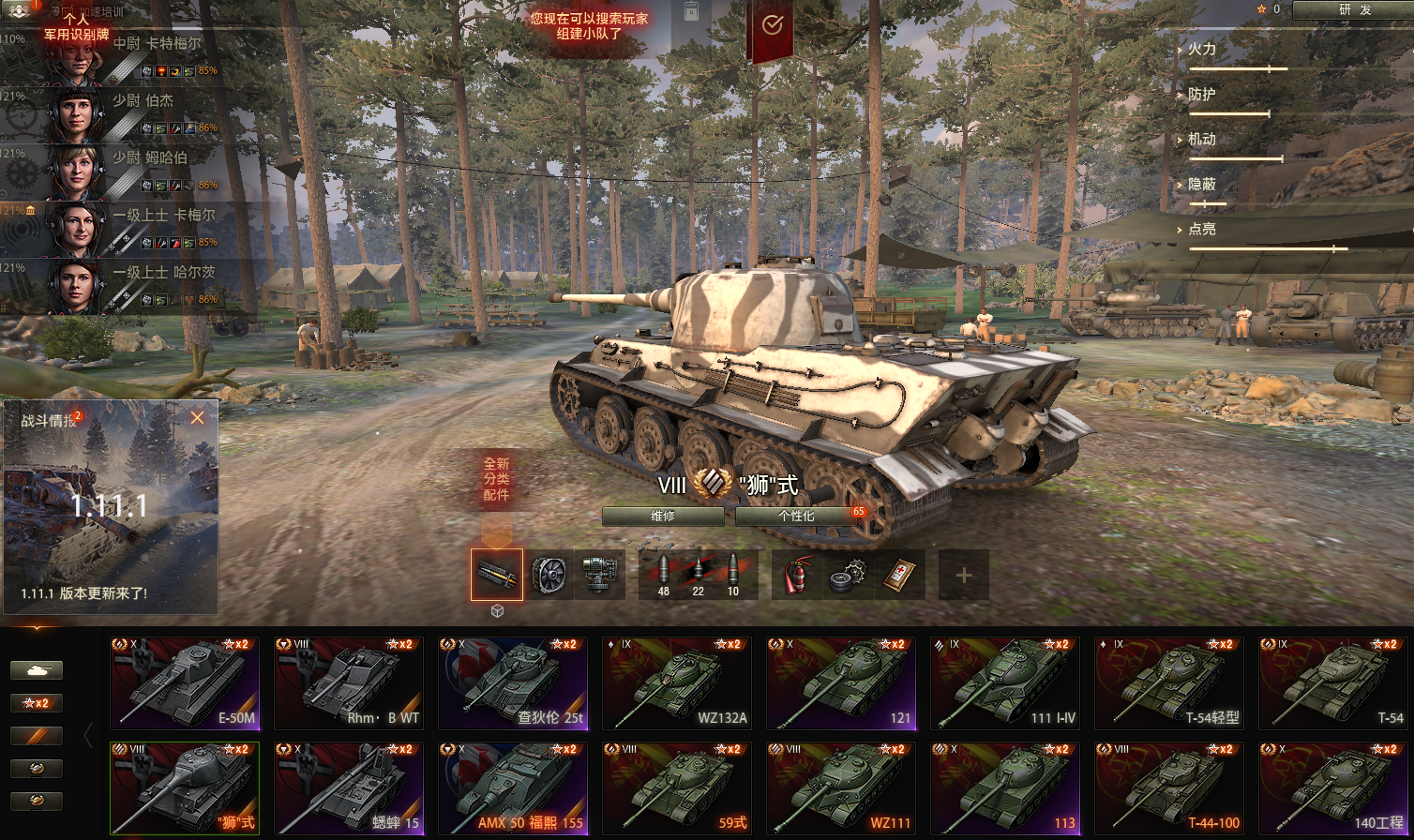Screen dimensions: 1414x840
Task: Expand the 防护 protection stats section
Action: [x=1203, y=95]
